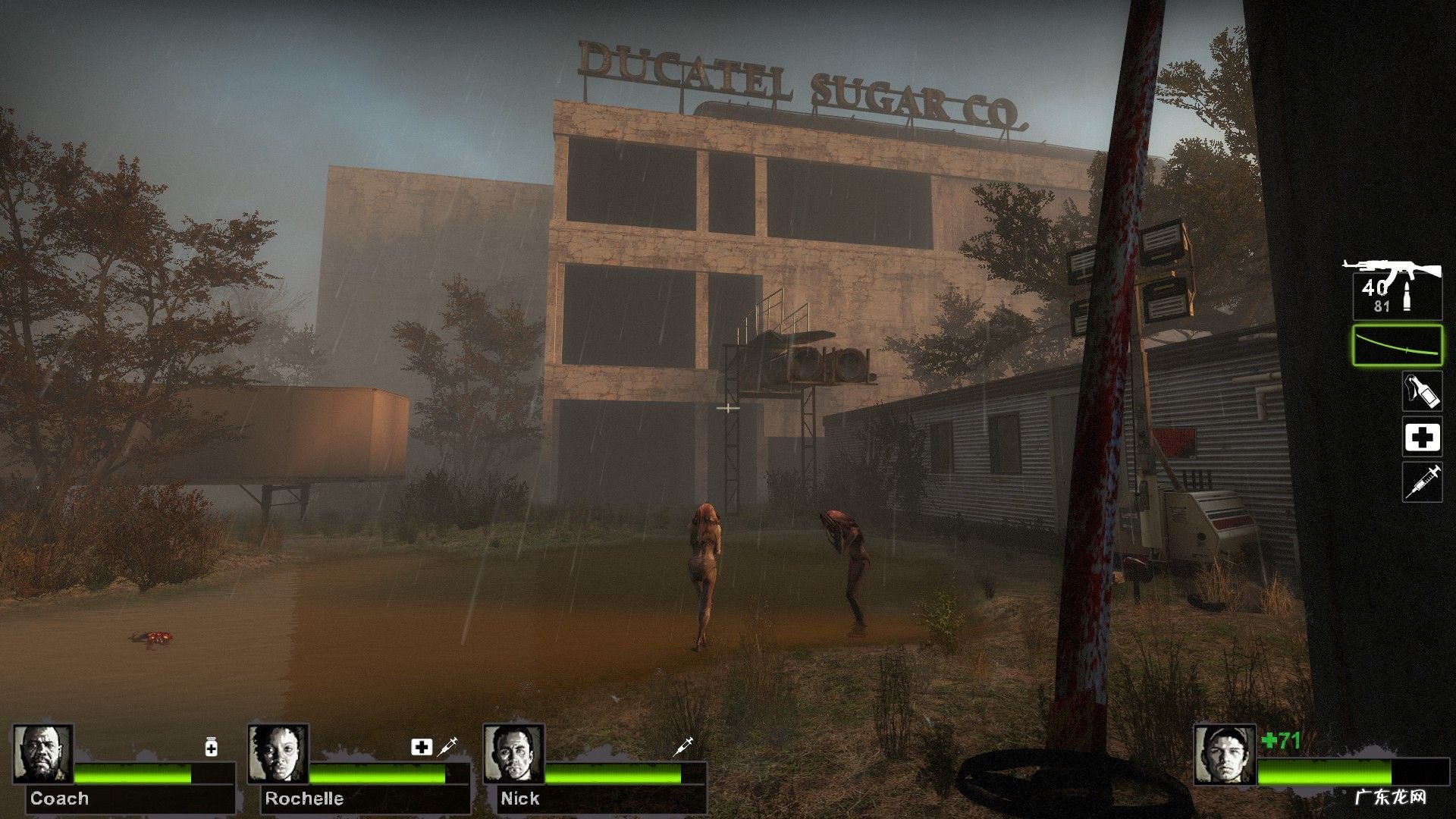
Task: Click Coach's teammate portrait
Action: (x=43, y=754)
